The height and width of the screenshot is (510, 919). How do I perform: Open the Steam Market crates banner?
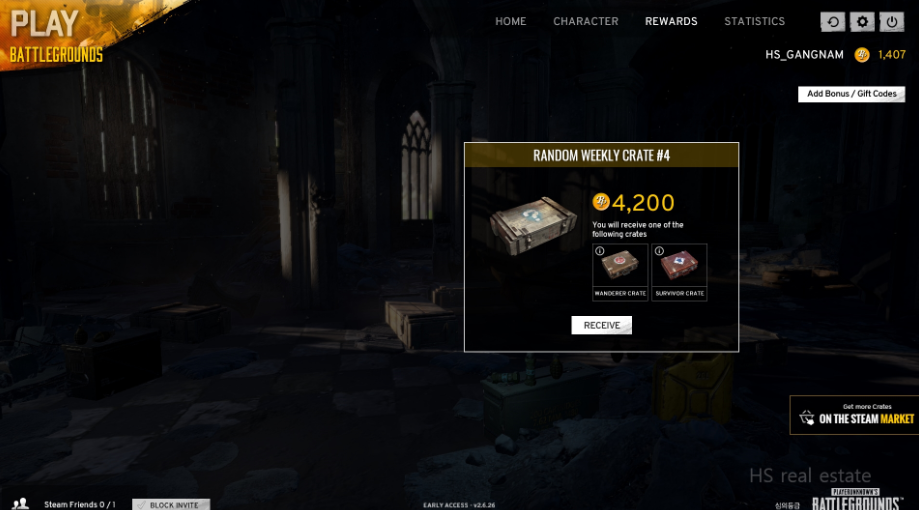click(854, 414)
